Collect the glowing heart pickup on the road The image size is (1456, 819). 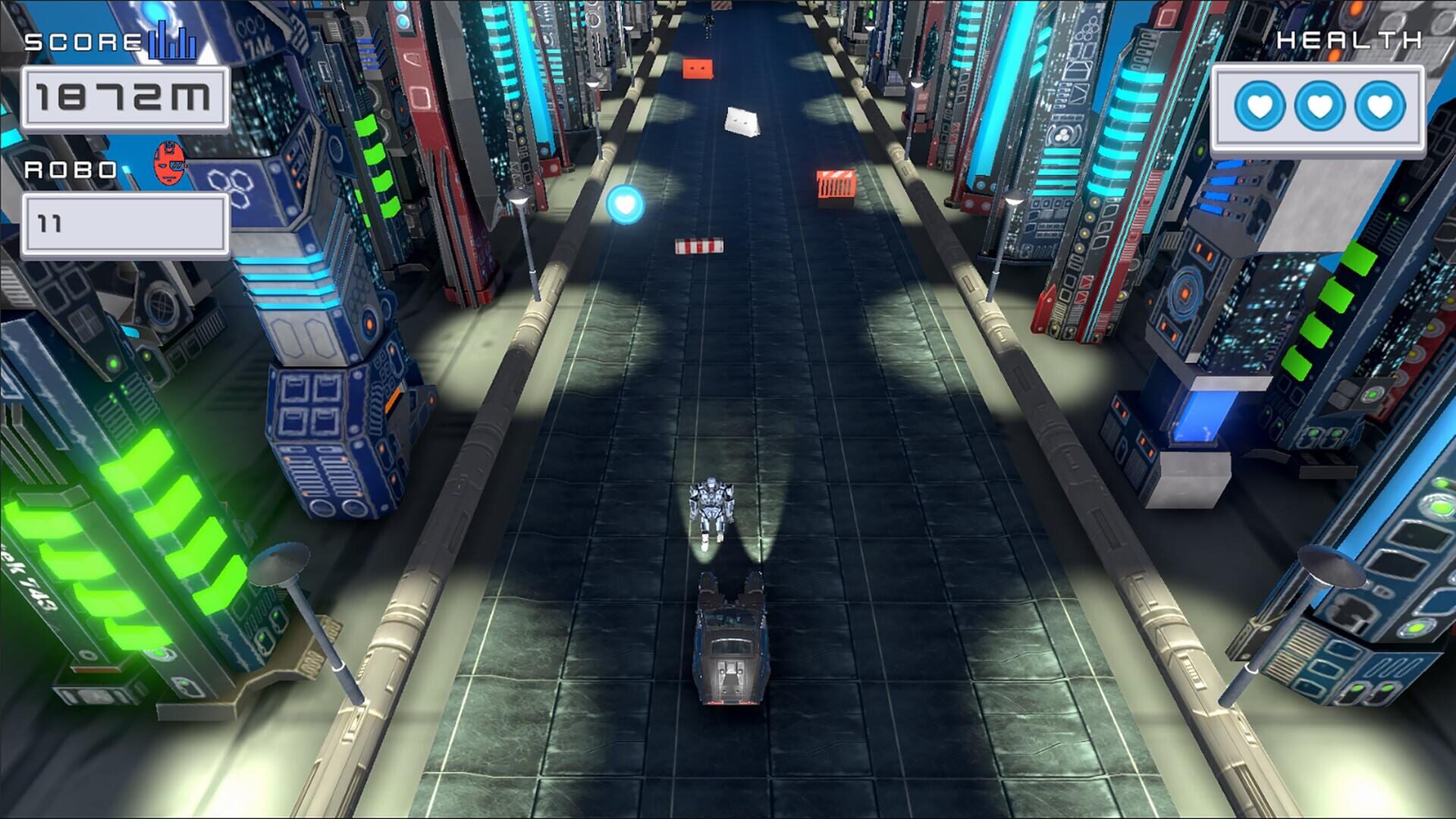point(625,203)
